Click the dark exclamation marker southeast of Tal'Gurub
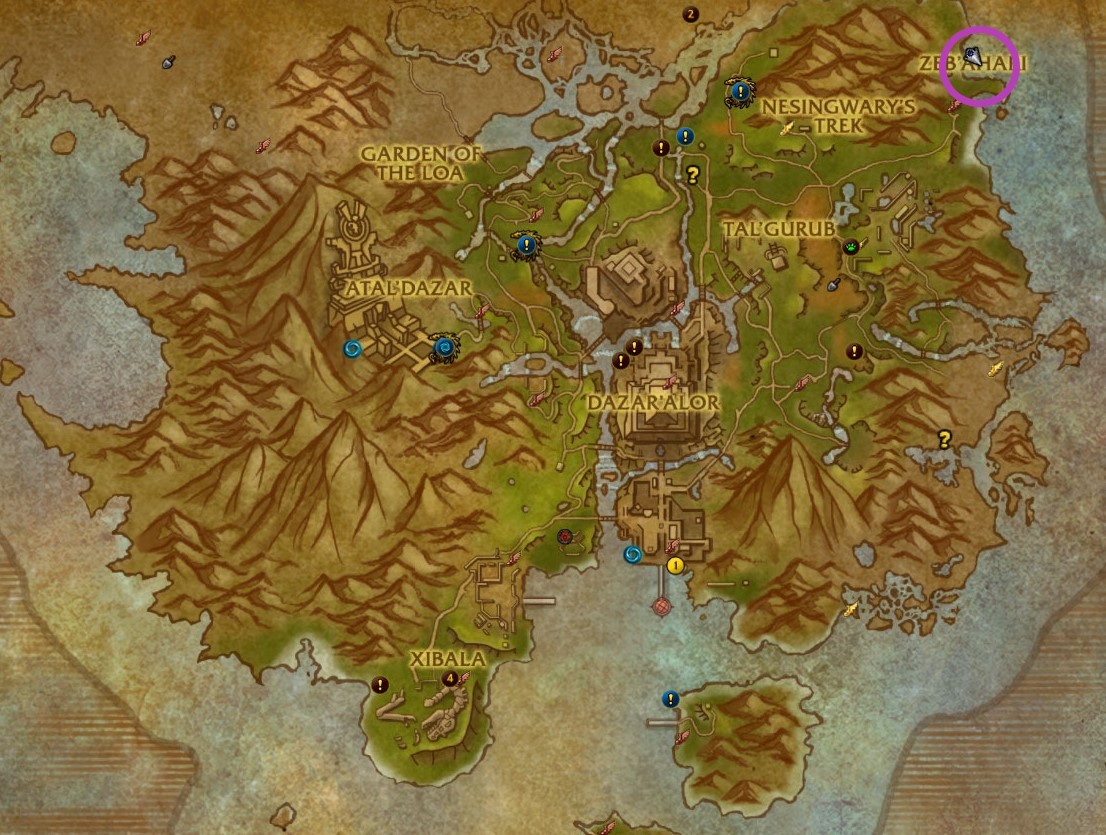 point(854,351)
